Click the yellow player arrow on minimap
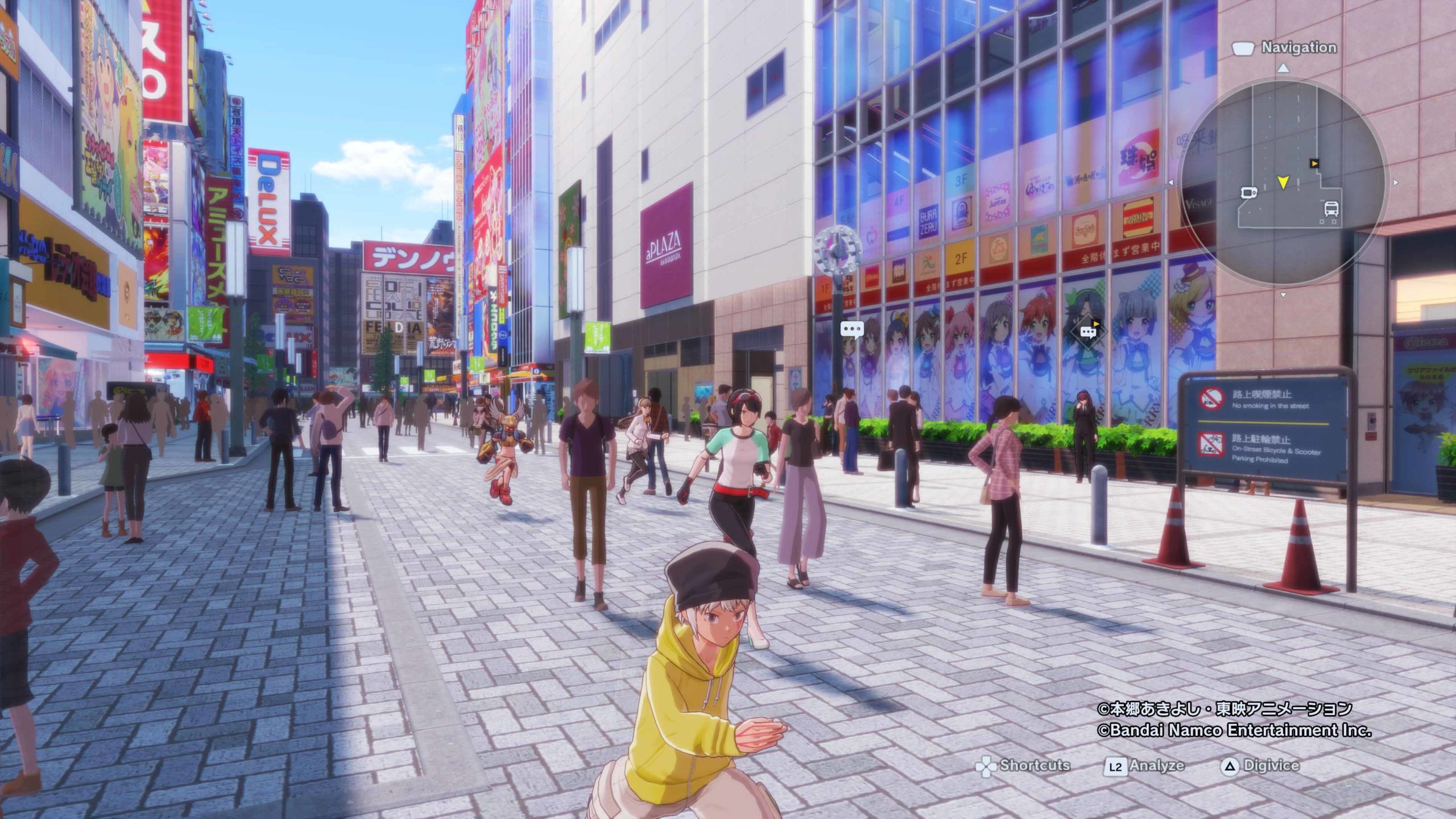The image size is (1456, 819). click(x=1283, y=182)
